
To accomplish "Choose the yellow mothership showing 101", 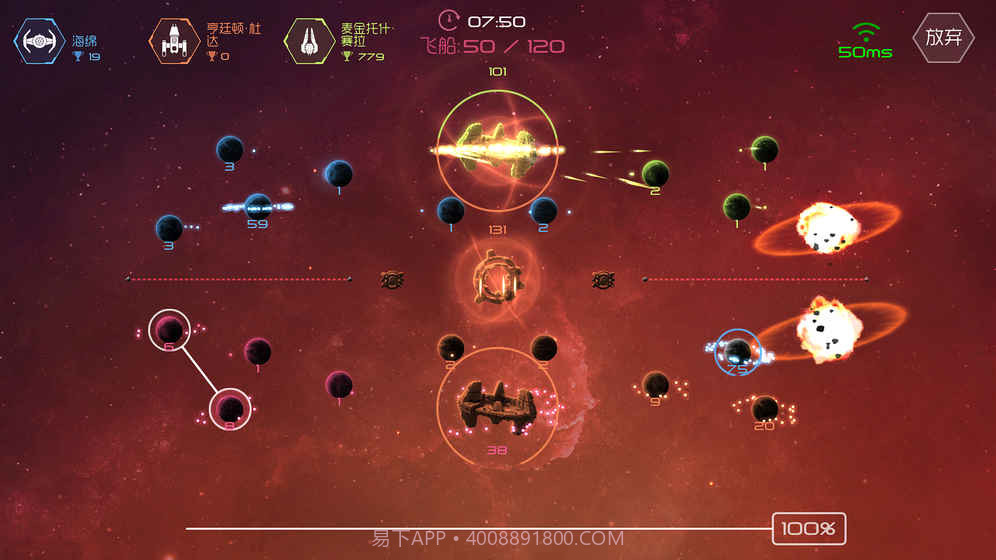I will click(x=497, y=151).
